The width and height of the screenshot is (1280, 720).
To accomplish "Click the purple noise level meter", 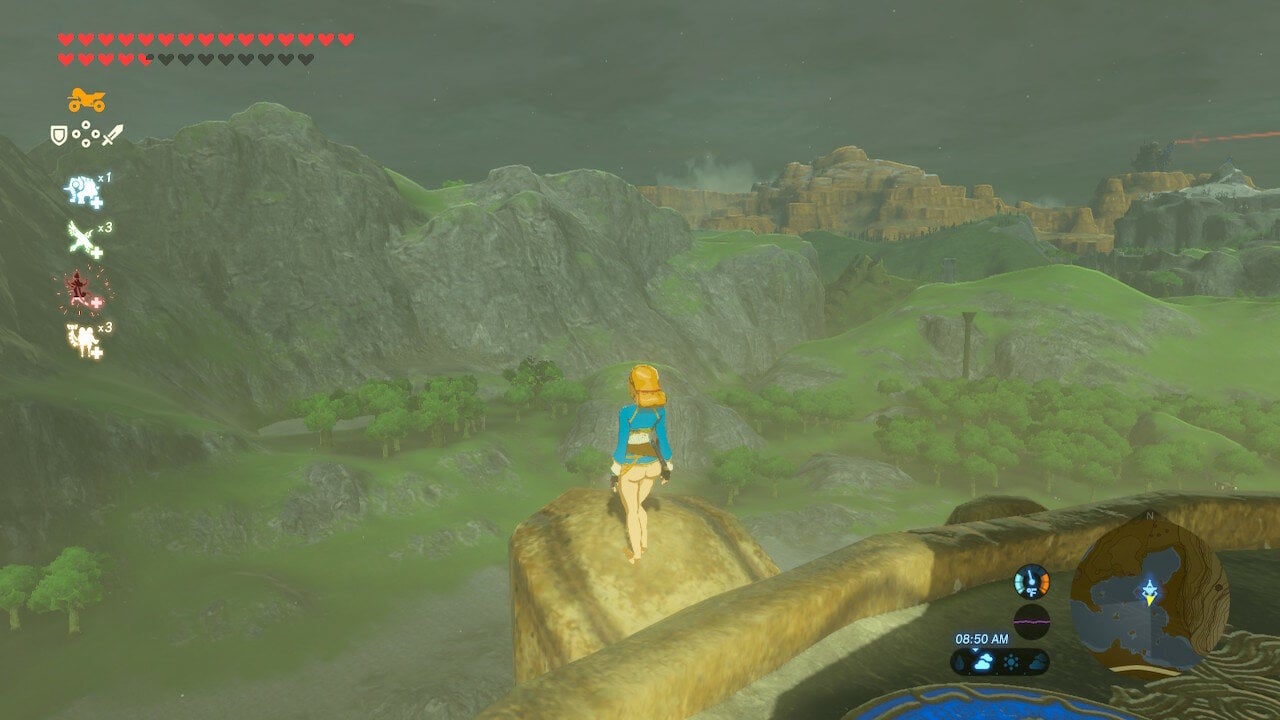I will [1031, 620].
